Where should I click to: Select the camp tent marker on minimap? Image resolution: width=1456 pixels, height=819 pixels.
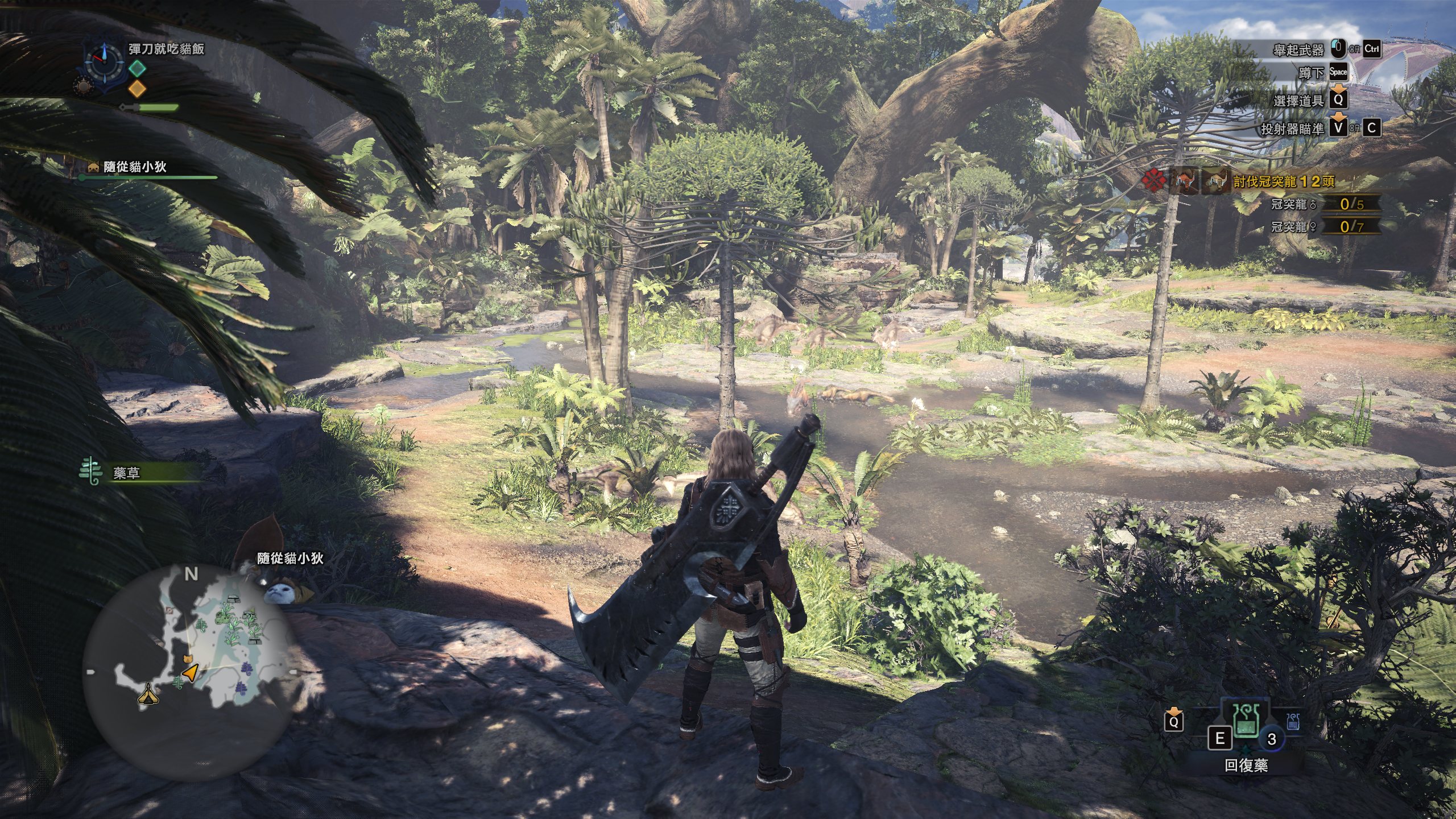[148, 693]
